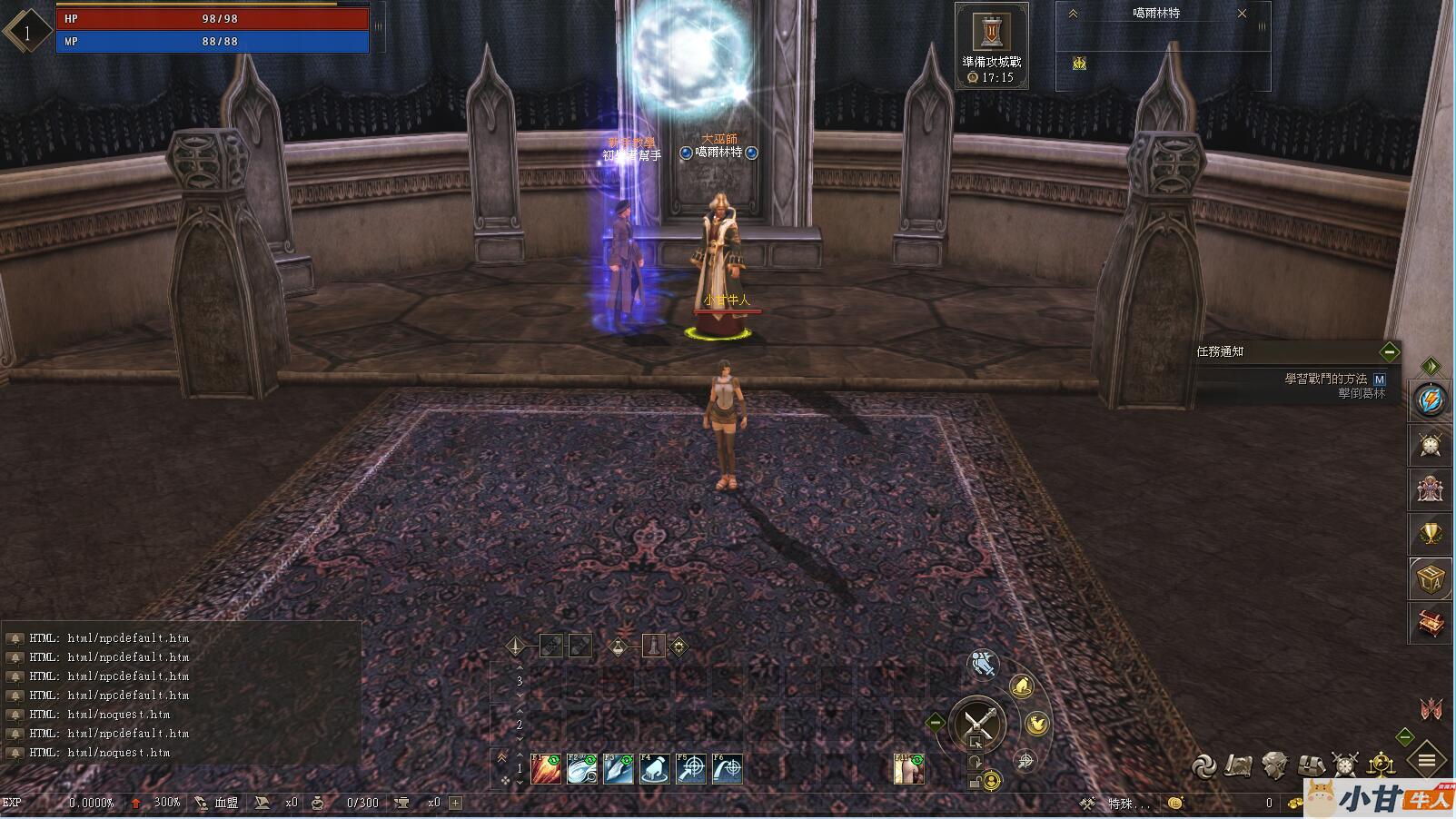Use the F2 whirlwind skill
Screen dimensions: 1456x819
tap(582, 769)
